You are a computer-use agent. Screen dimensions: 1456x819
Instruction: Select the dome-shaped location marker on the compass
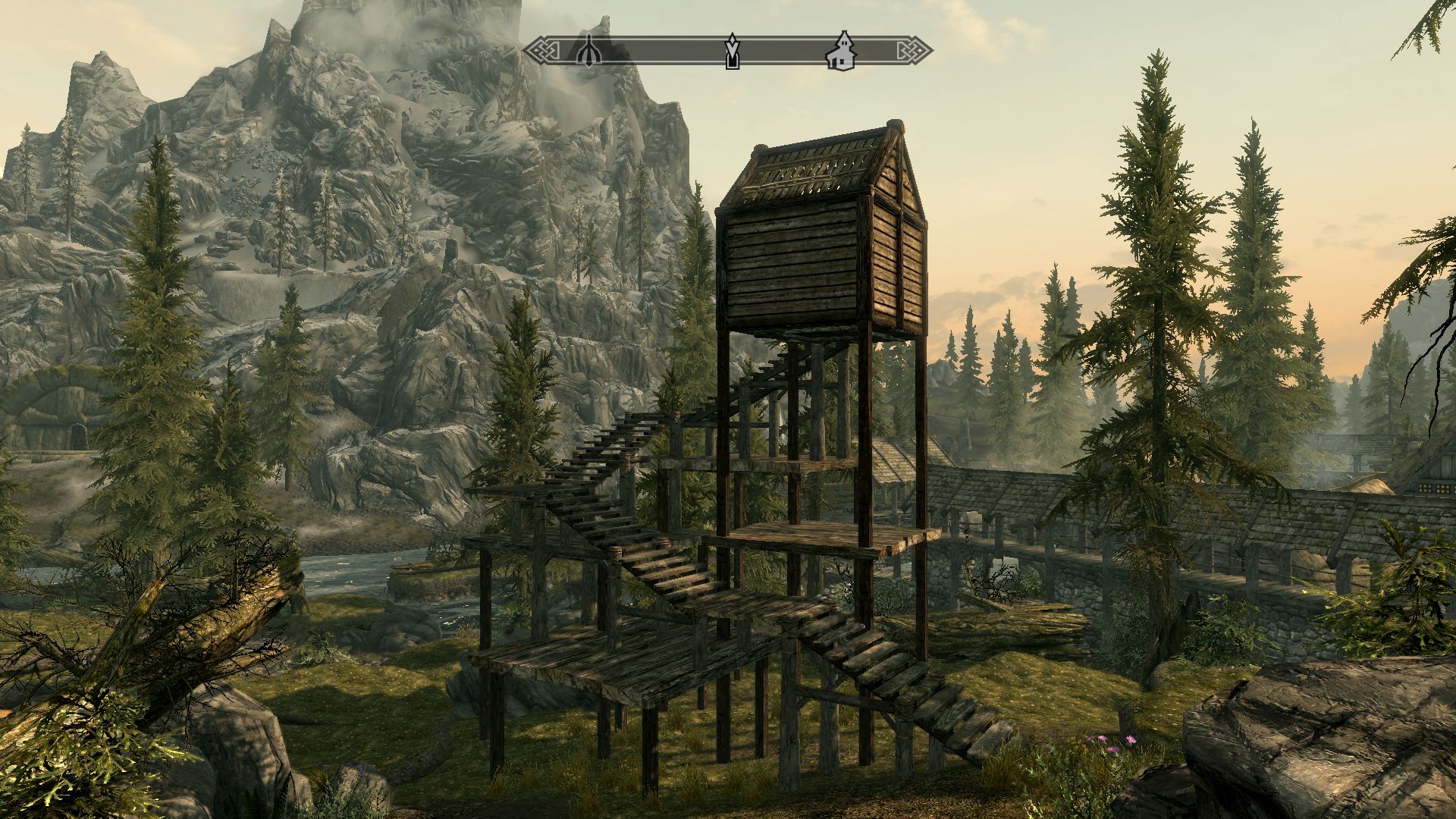[588, 52]
